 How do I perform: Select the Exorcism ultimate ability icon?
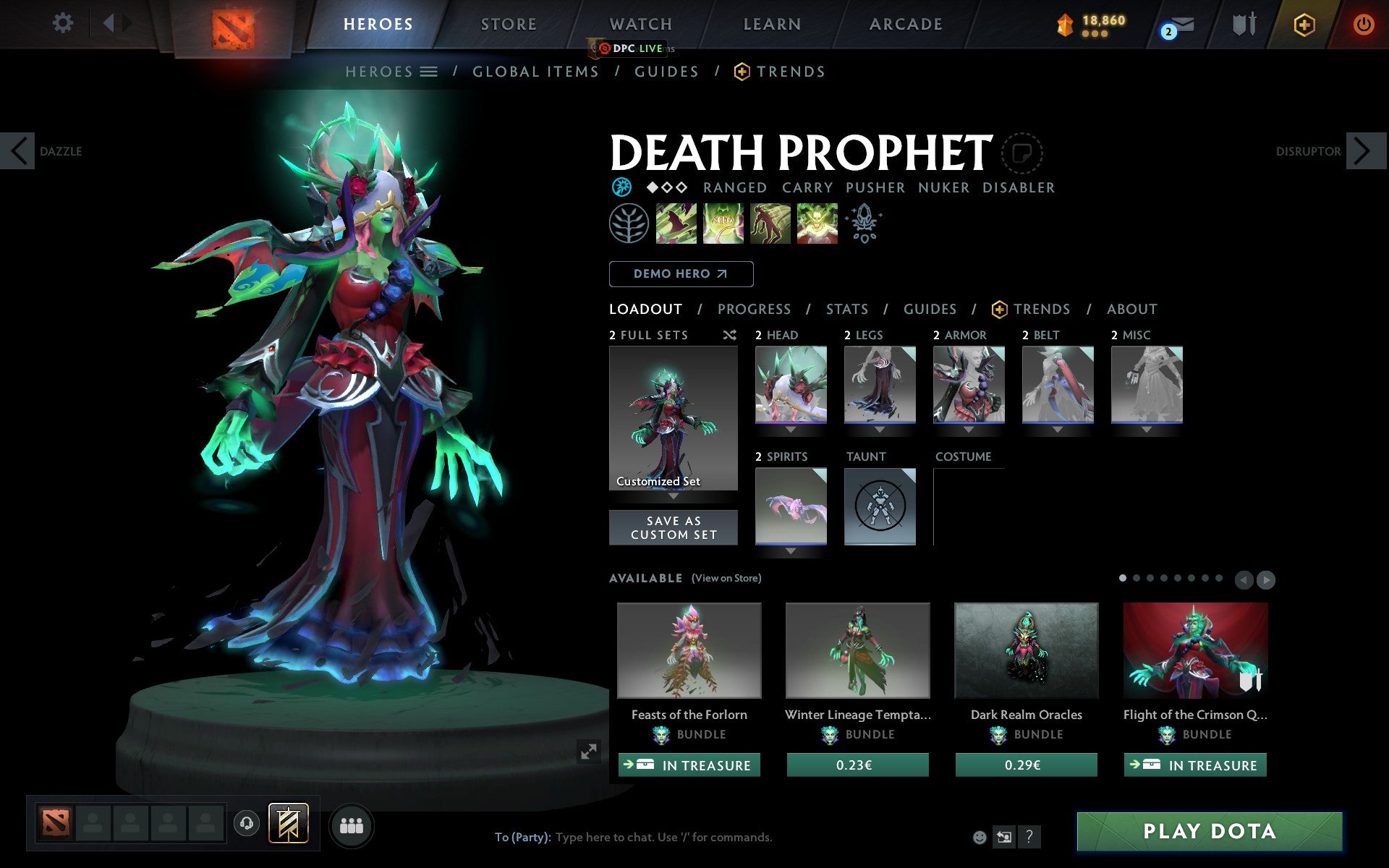click(x=817, y=224)
